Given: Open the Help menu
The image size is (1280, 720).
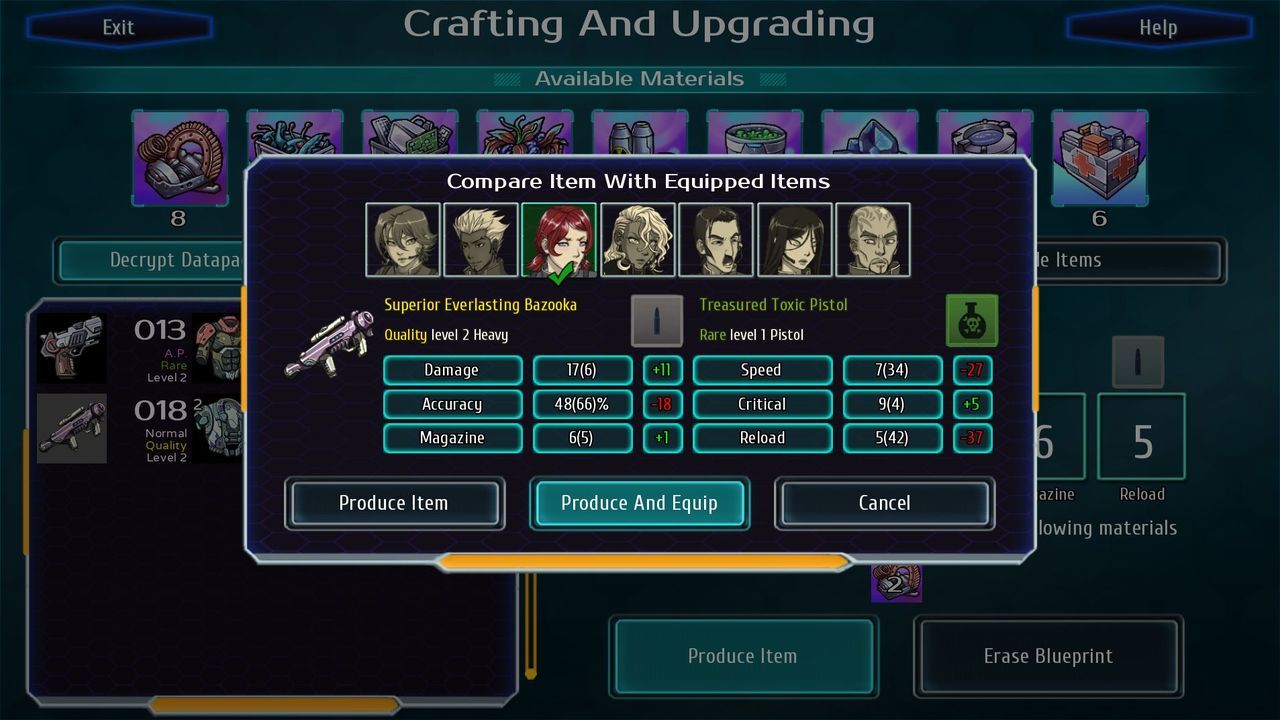Looking at the screenshot, I should point(1157,27).
